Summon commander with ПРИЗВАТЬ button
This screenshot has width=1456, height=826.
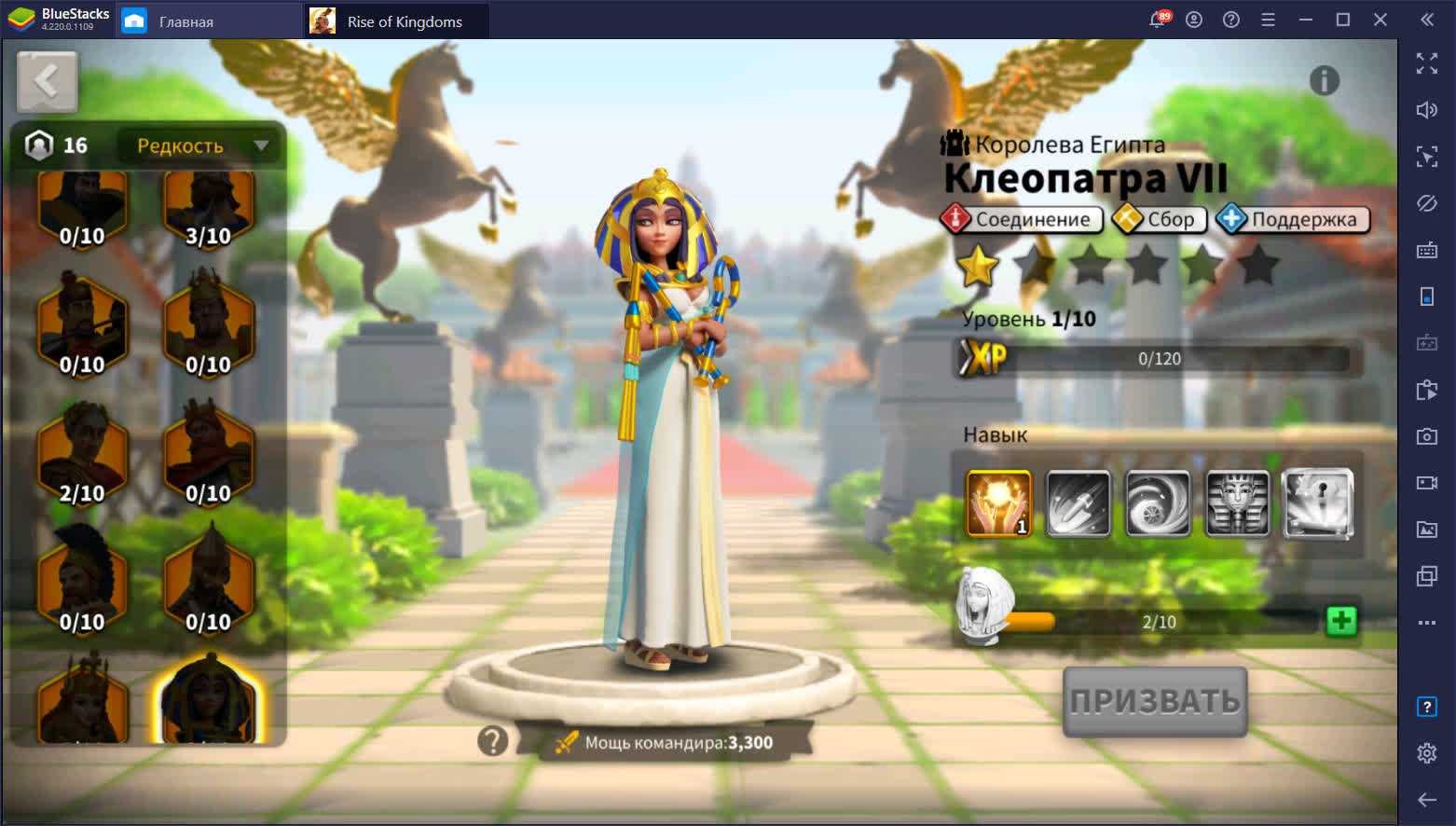pos(1155,702)
